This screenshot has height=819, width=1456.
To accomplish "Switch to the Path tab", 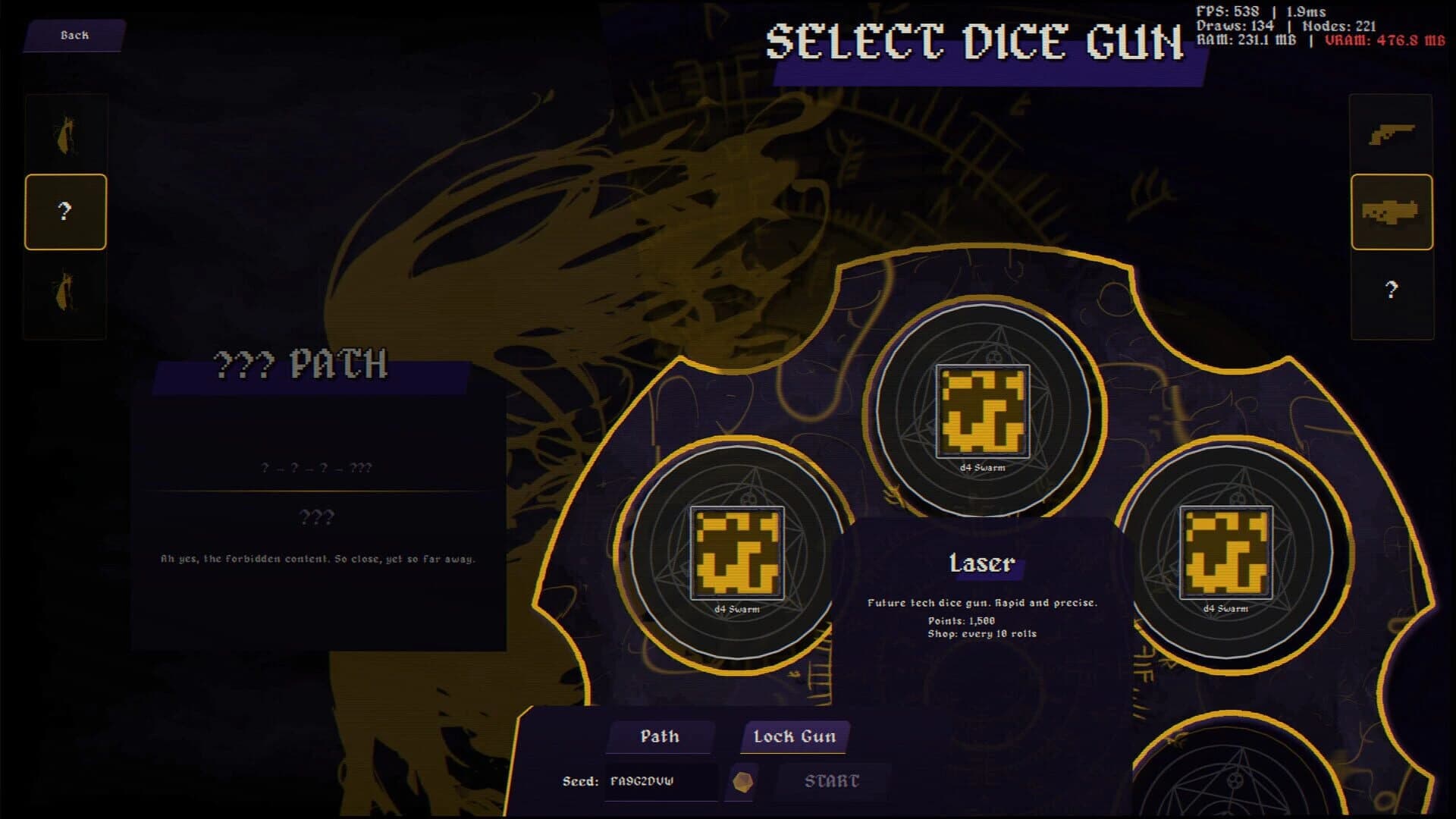I will pos(661,736).
